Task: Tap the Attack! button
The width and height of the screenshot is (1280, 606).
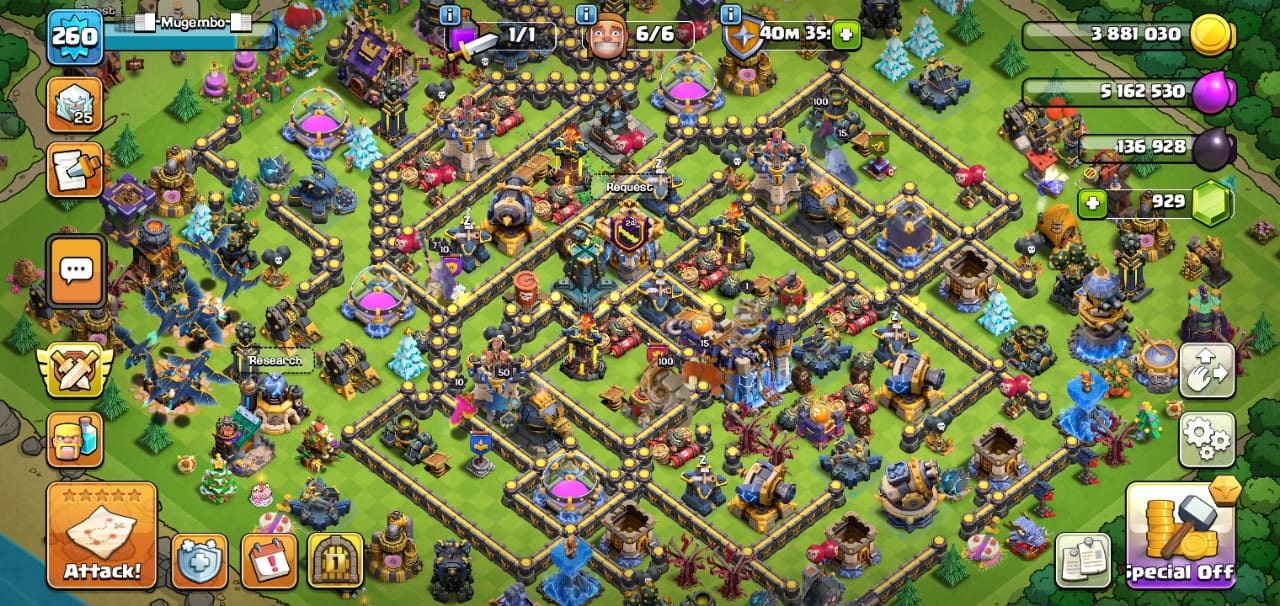Action: (101, 535)
